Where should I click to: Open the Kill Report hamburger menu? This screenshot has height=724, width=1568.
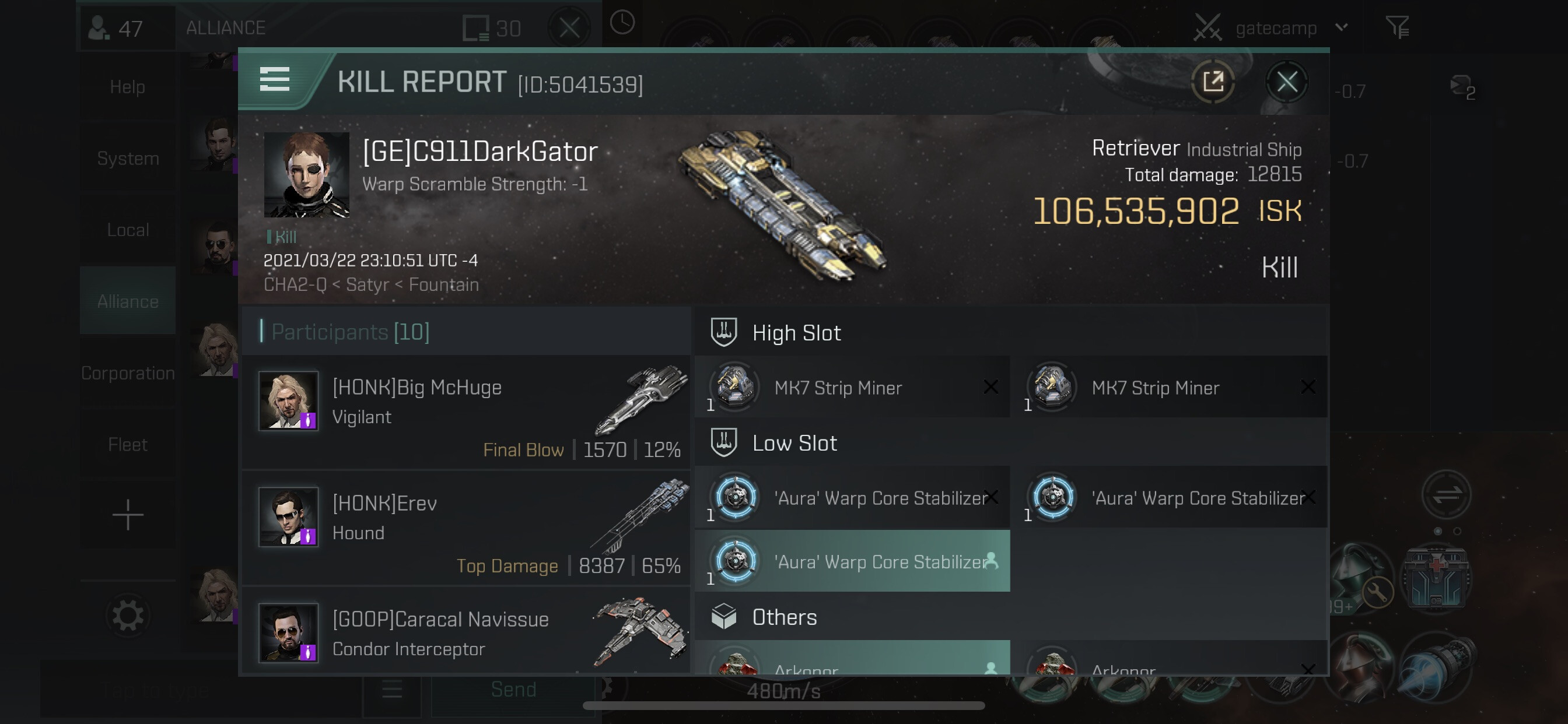tap(275, 80)
